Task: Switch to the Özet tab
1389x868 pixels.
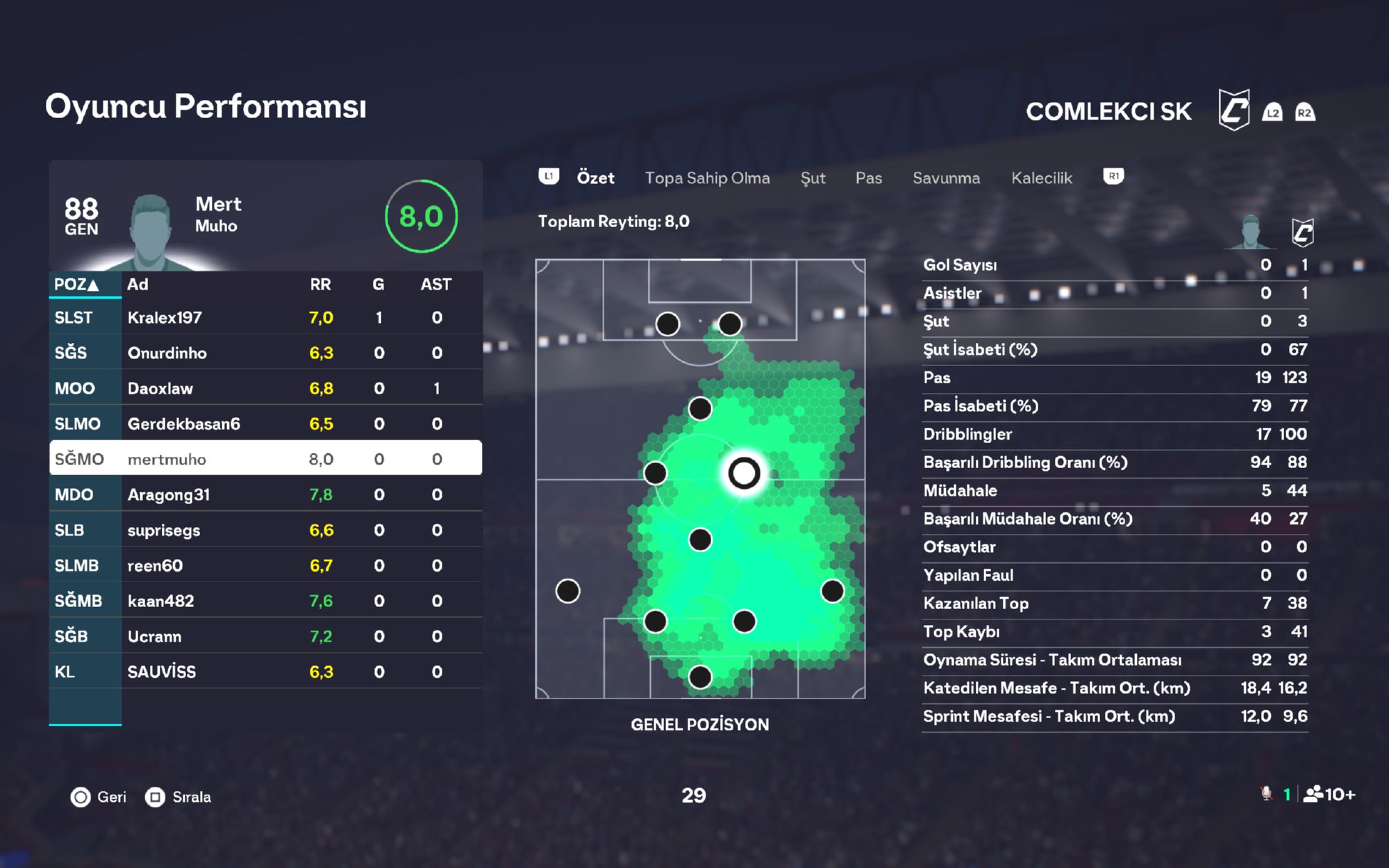Action: pos(595,178)
